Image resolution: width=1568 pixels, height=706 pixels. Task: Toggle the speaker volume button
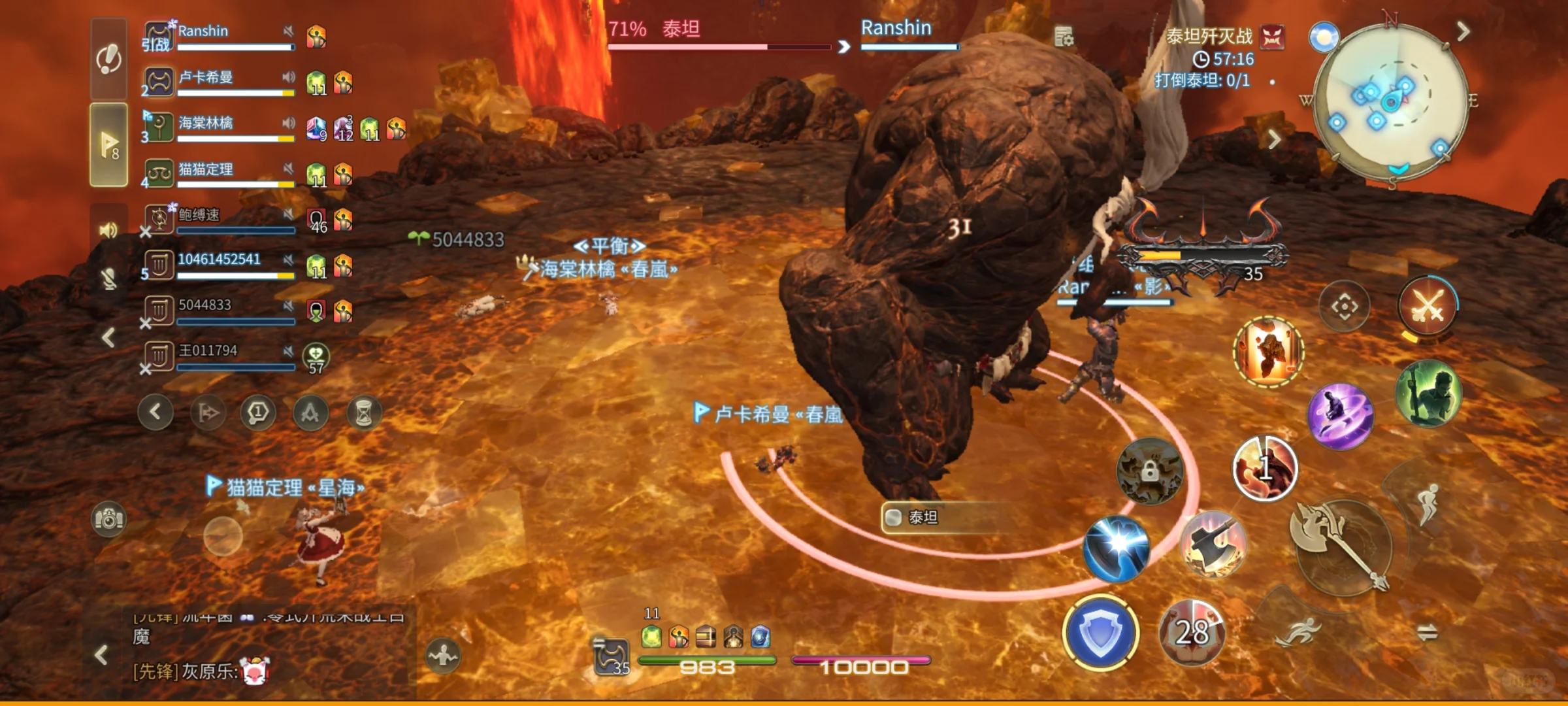point(108,230)
